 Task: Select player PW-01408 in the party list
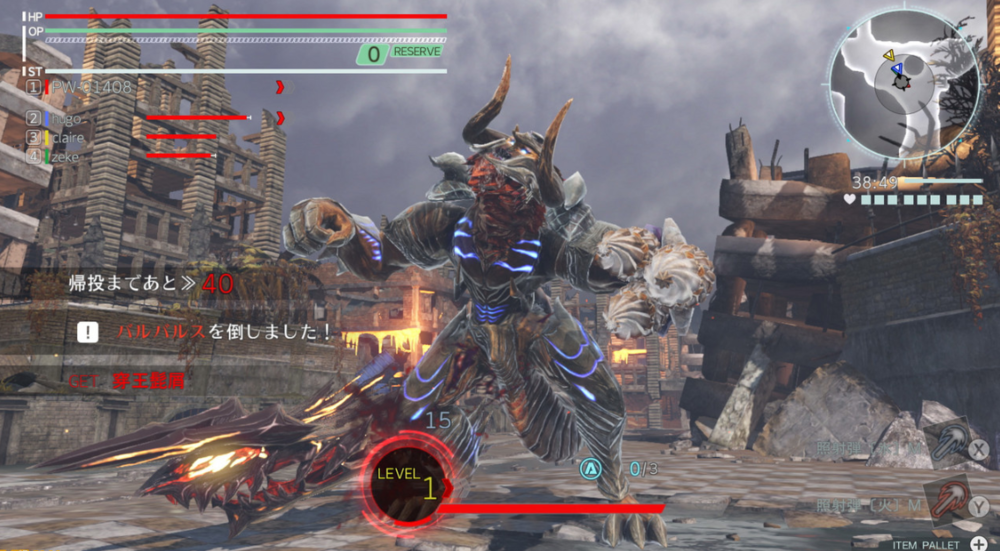click(91, 87)
